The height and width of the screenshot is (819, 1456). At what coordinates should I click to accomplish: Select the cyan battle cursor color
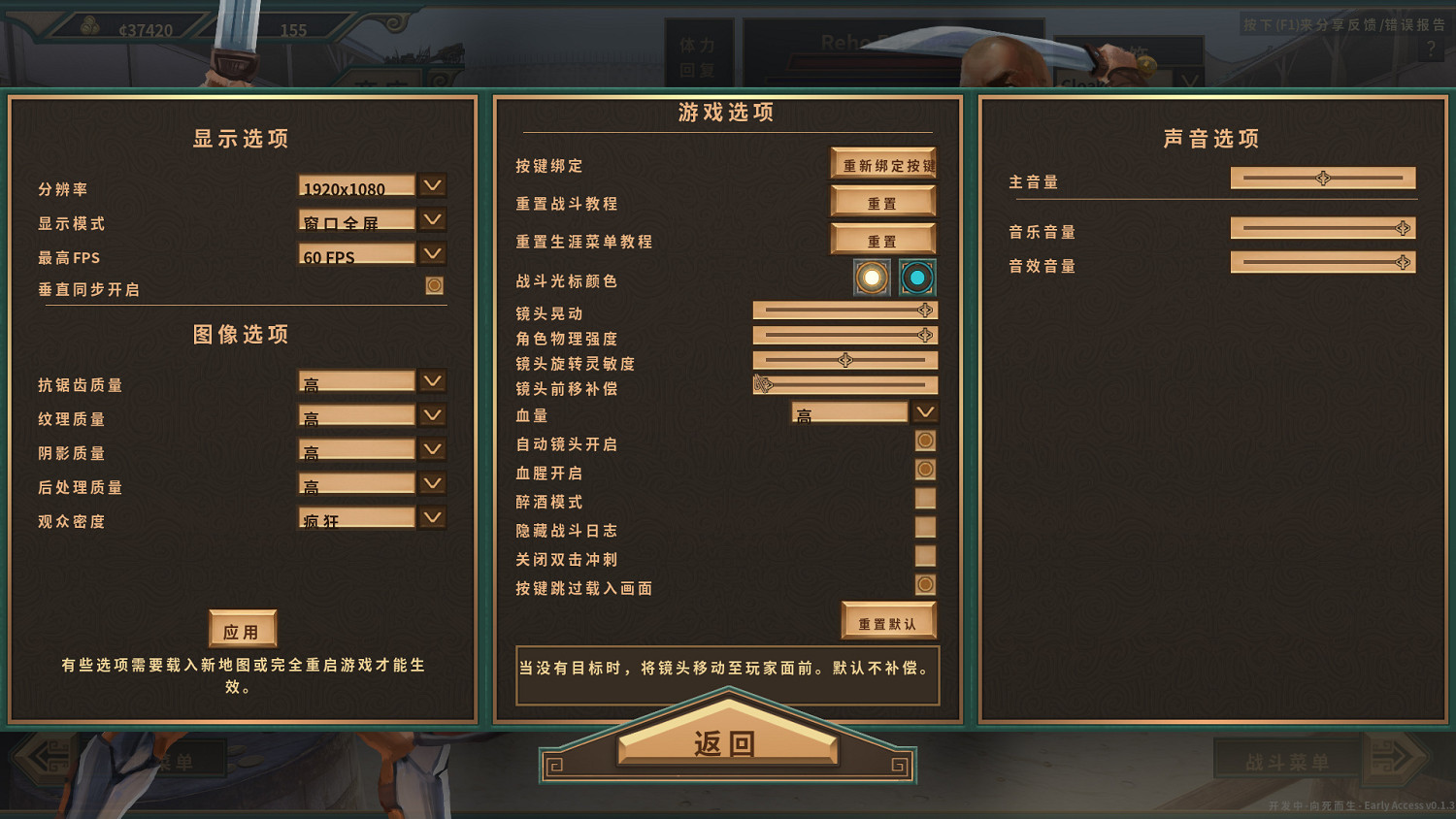tap(913, 278)
